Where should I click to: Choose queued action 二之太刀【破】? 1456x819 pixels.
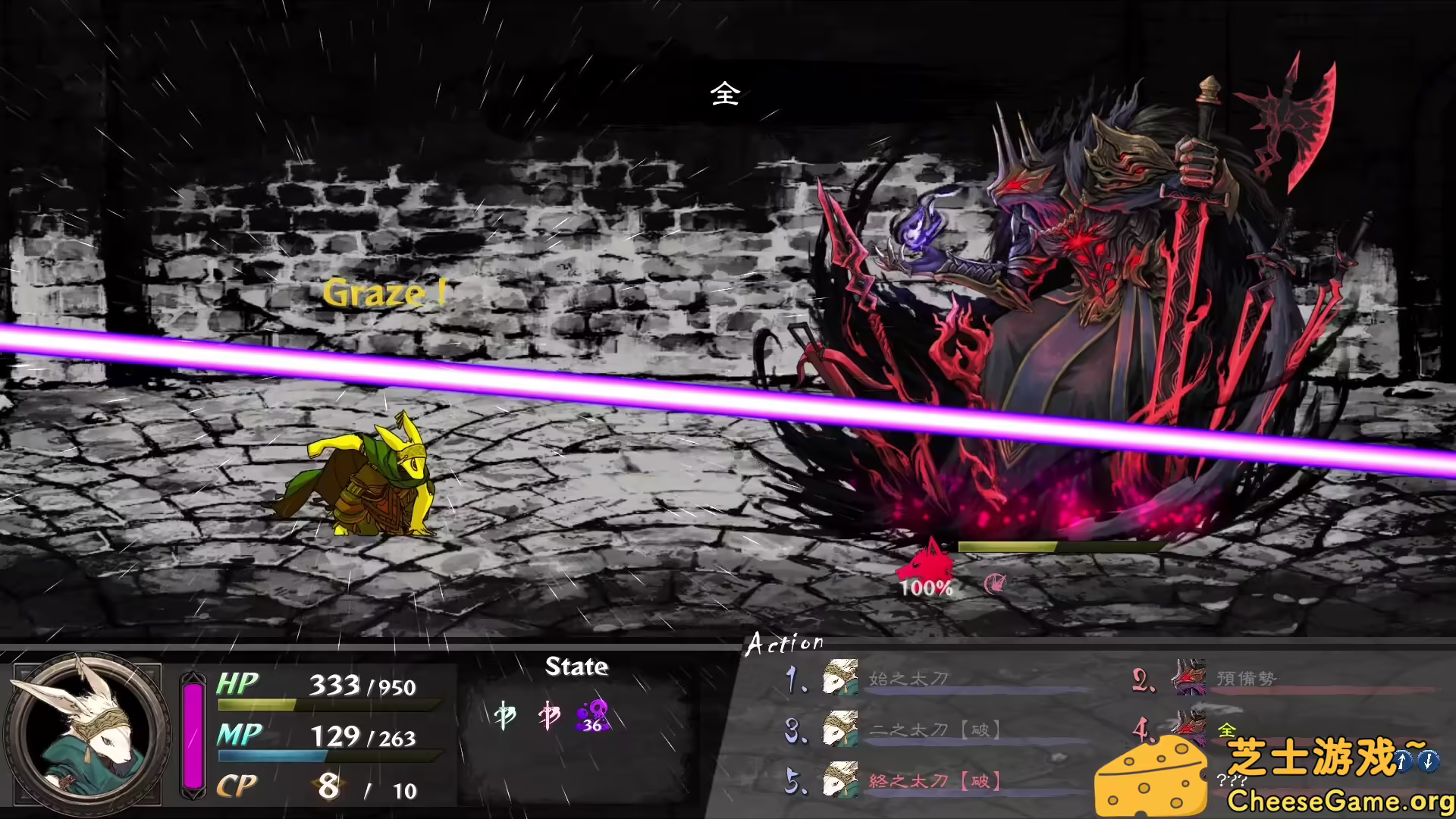coord(934,730)
